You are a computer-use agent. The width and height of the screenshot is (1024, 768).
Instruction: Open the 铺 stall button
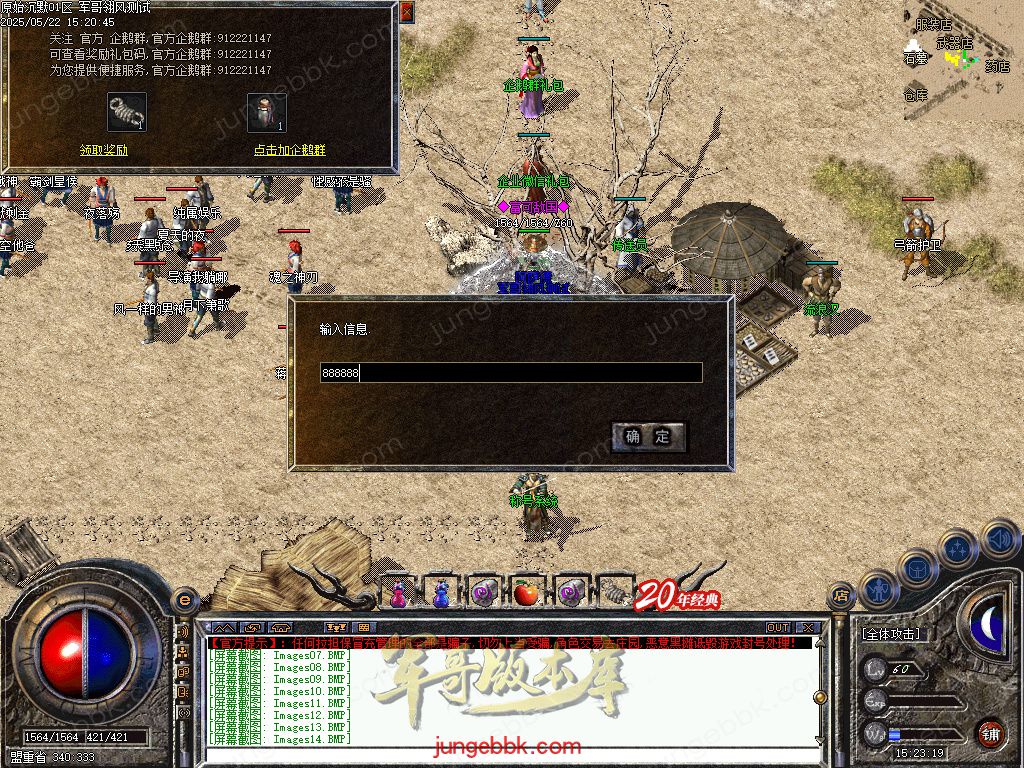989,733
